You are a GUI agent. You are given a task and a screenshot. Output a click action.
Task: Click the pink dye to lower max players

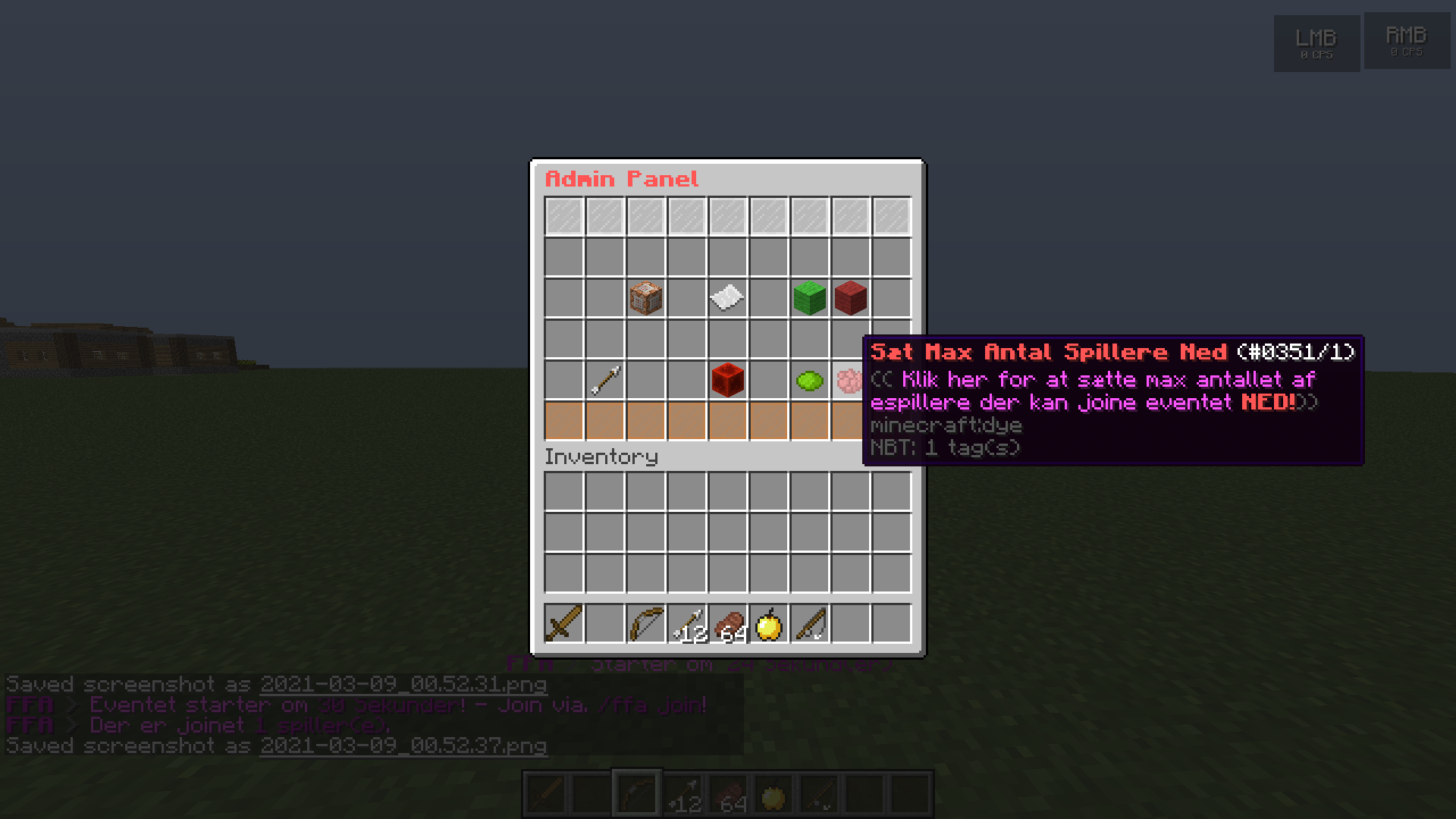coord(850,380)
